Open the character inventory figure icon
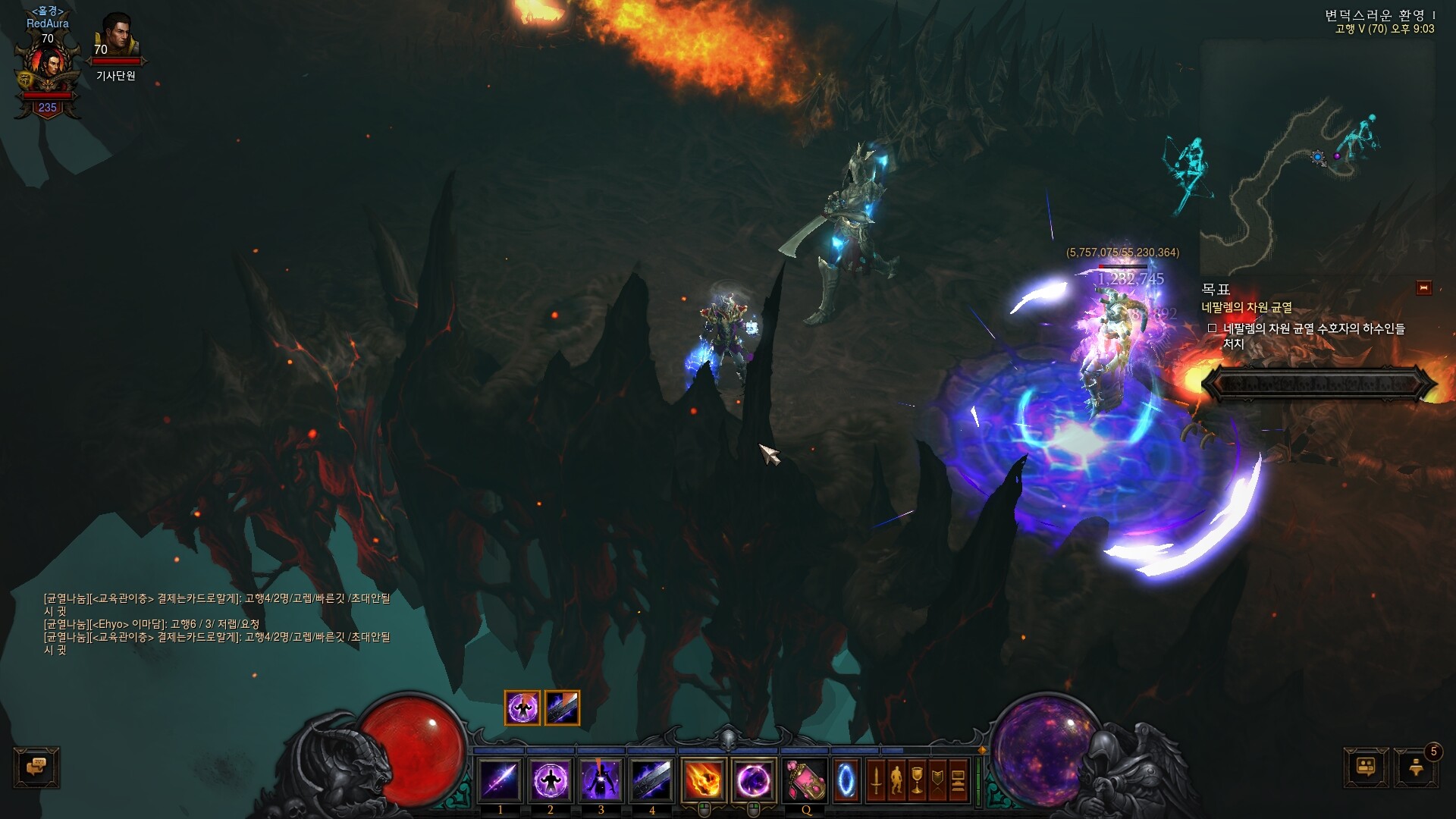Image resolution: width=1456 pixels, height=819 pixels. (x=897, y=780)
